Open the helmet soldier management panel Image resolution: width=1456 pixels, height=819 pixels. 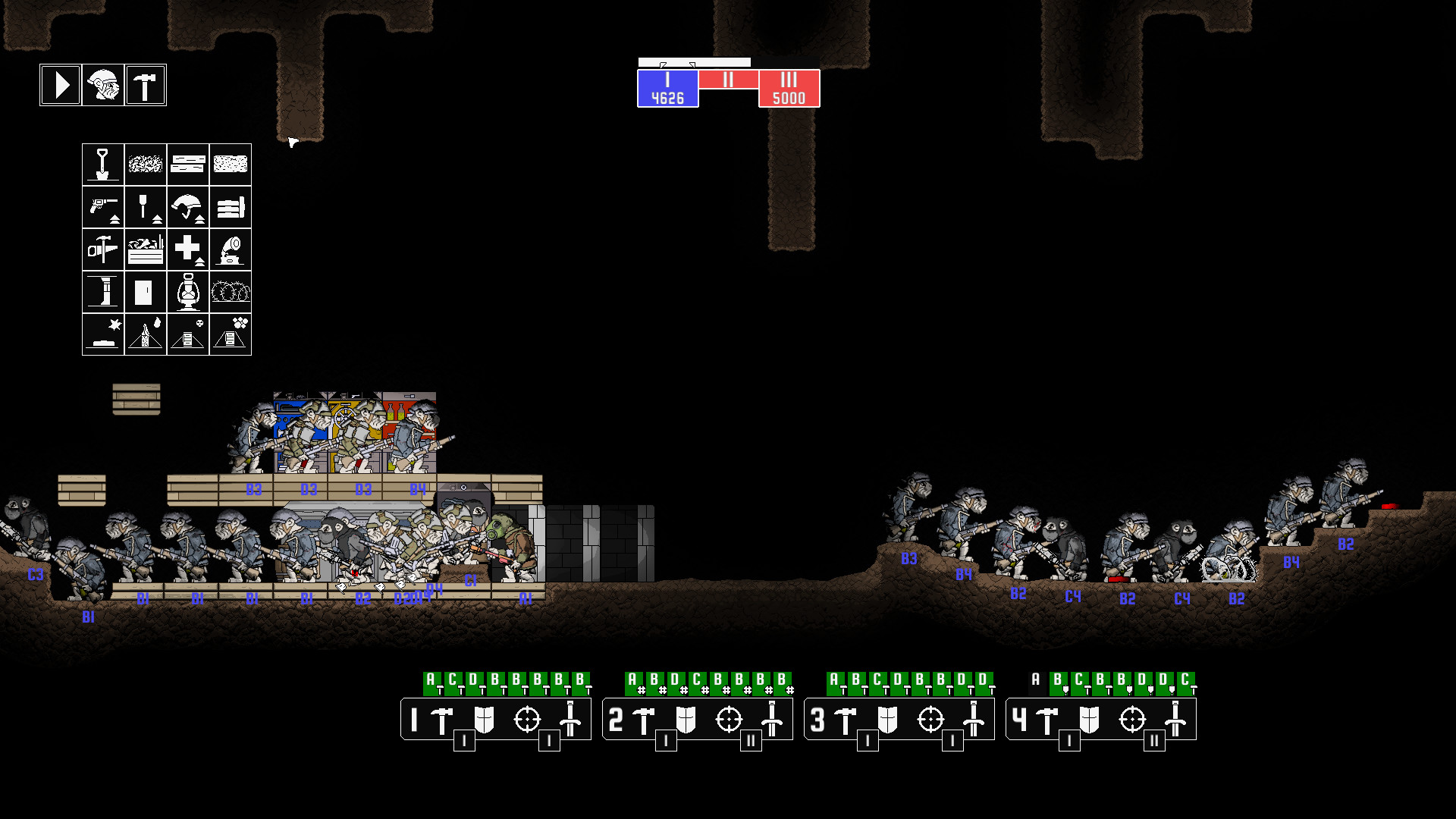102,84
